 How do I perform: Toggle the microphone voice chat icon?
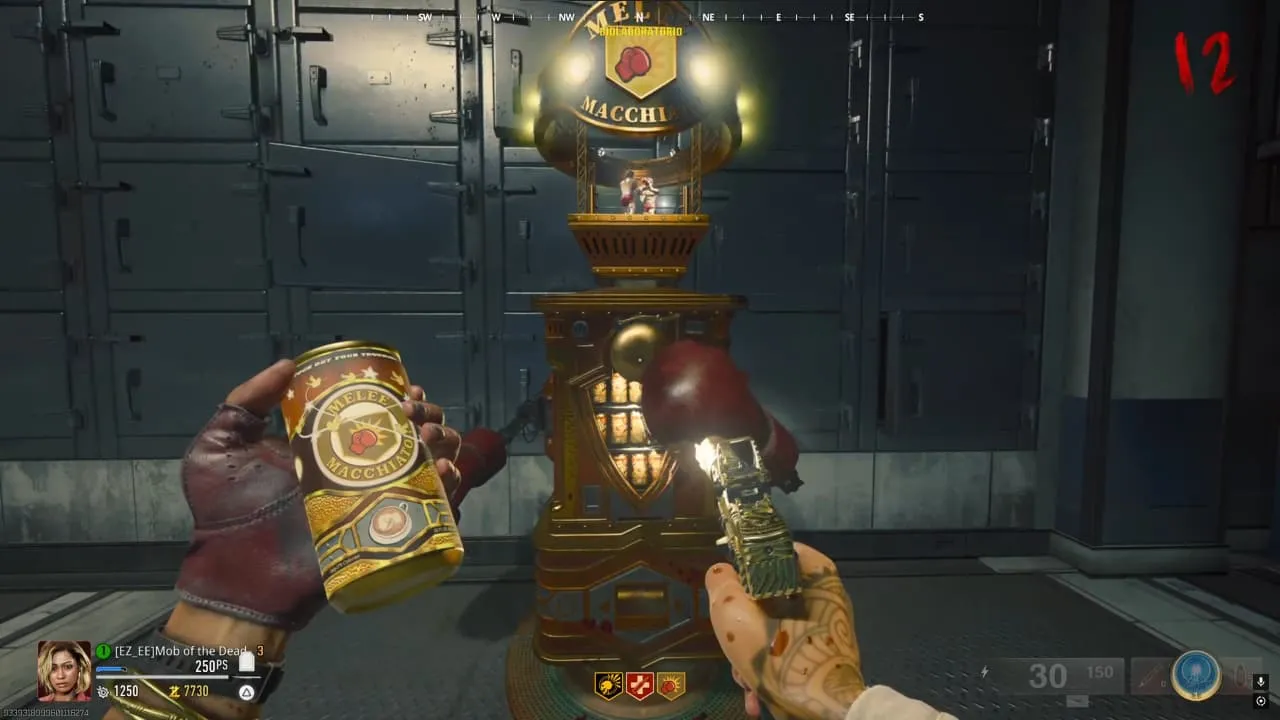click(x=1260, y=680)
